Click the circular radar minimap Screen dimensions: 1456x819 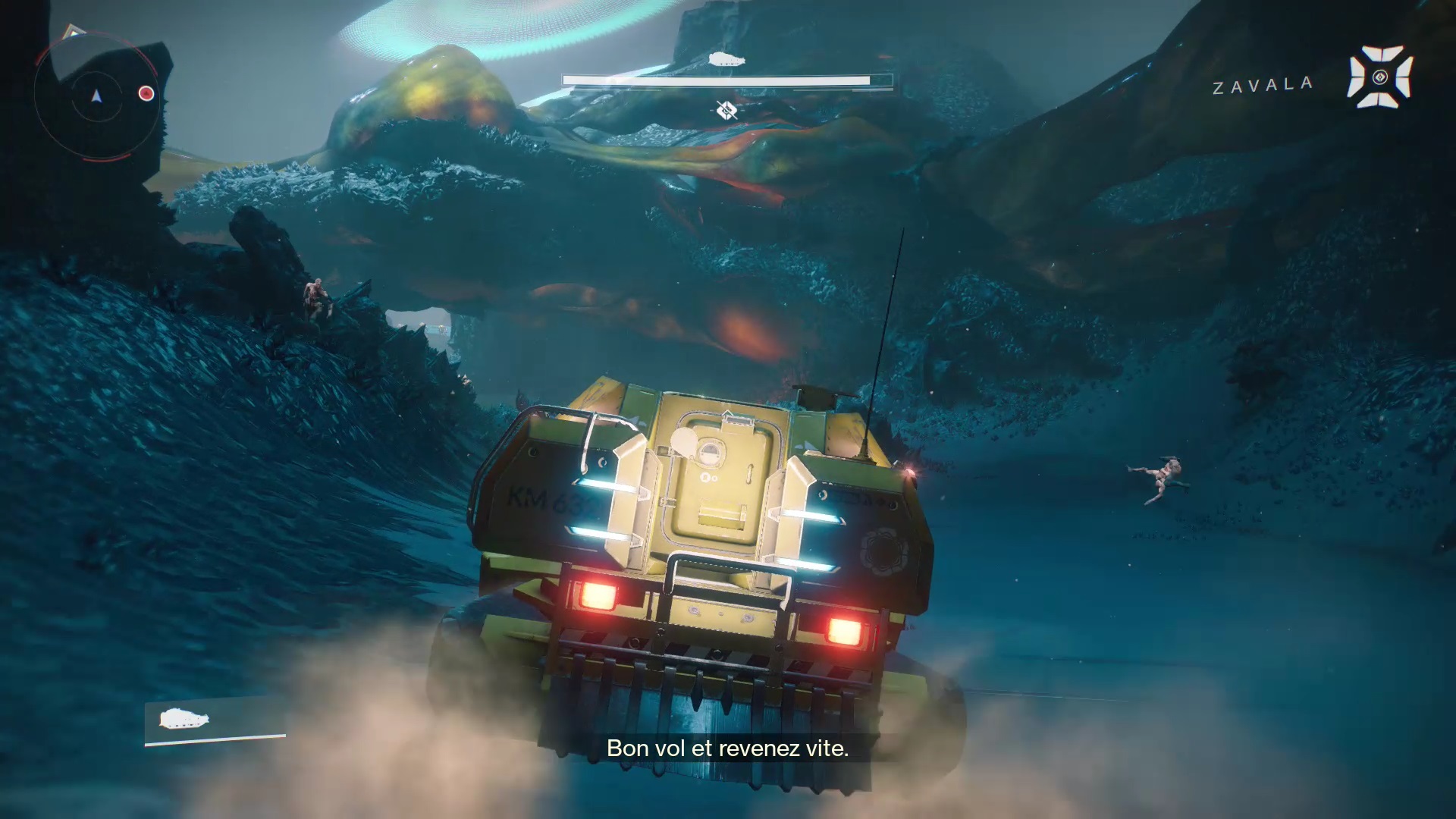pos(96,96)
